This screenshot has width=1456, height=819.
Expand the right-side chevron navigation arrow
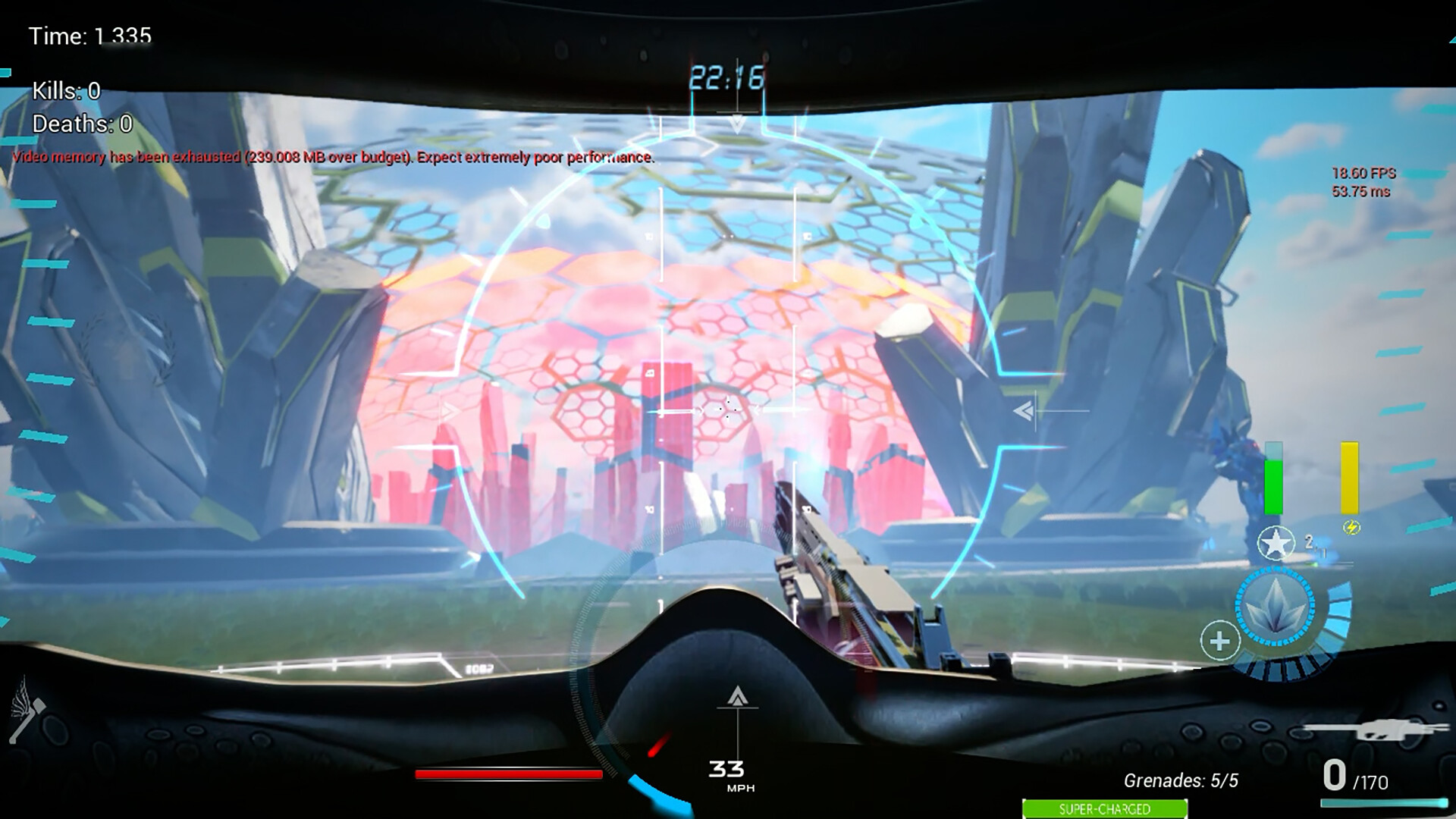pyautogui.click(x=1024, y=409)
